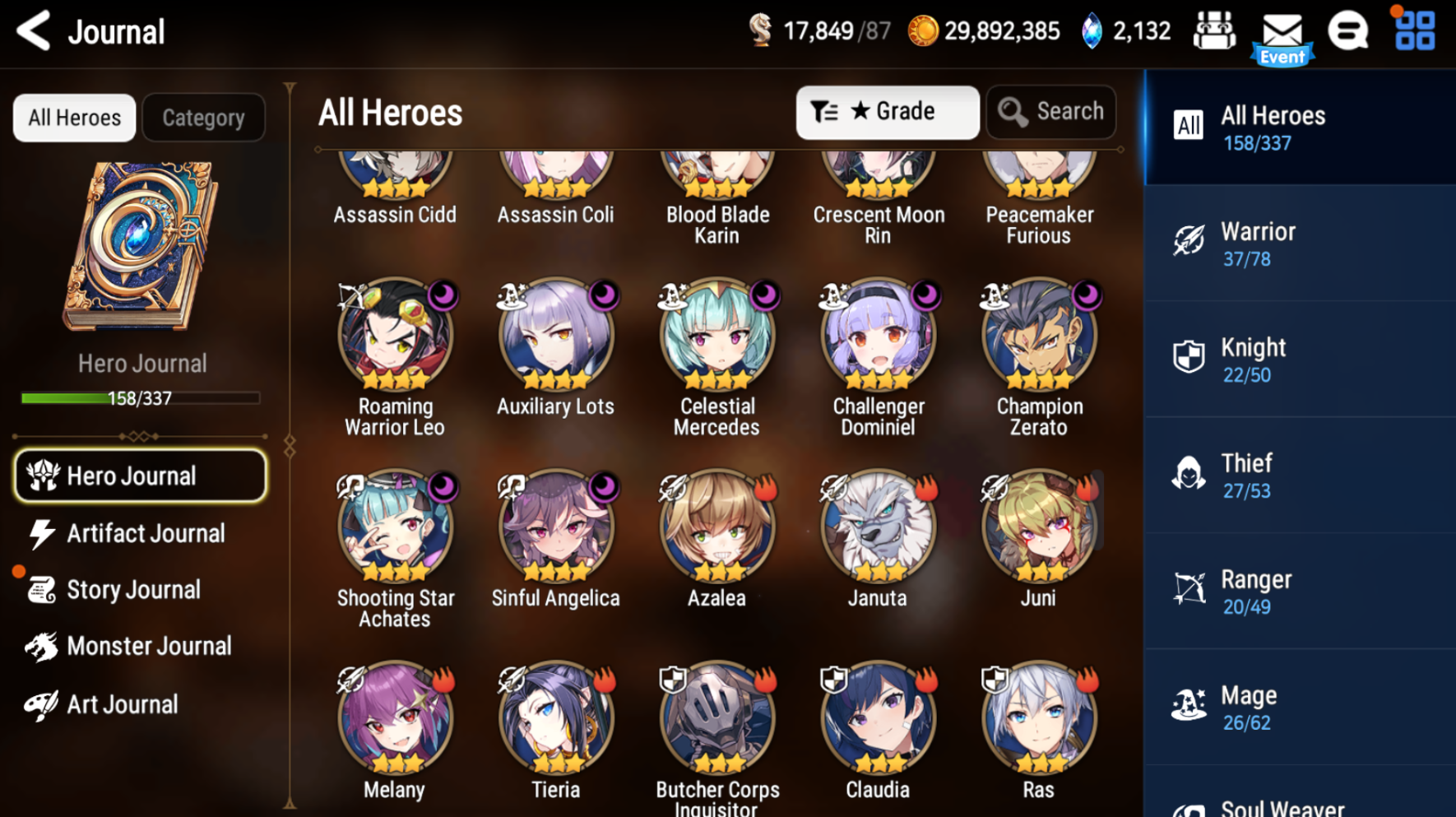Filter heroes by Ranger class

click(1300, 592)
